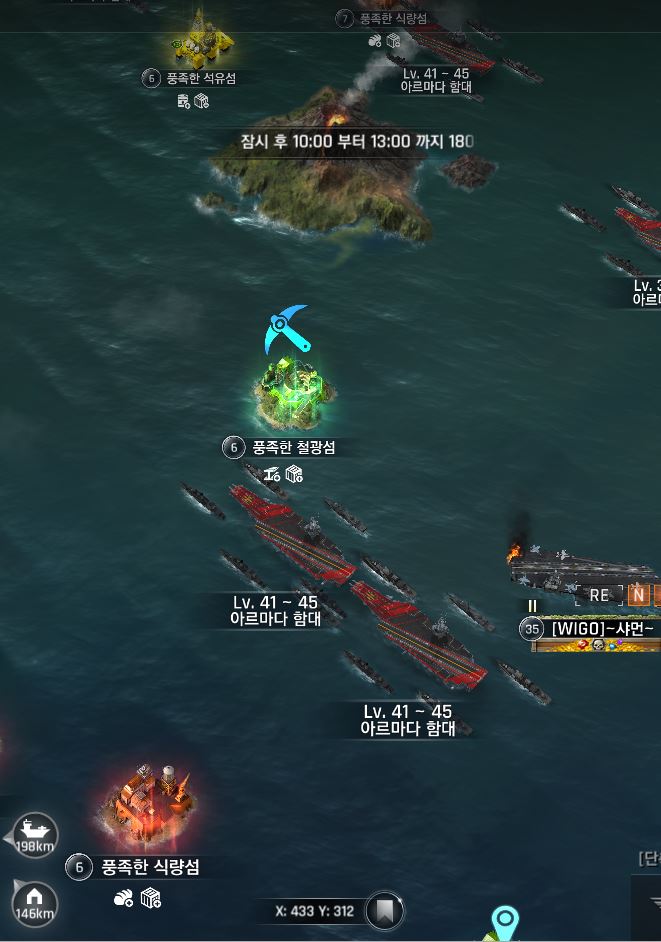Return to home base 146km away
Viewport: 661px width, 942px height.
tap(34, 900)
